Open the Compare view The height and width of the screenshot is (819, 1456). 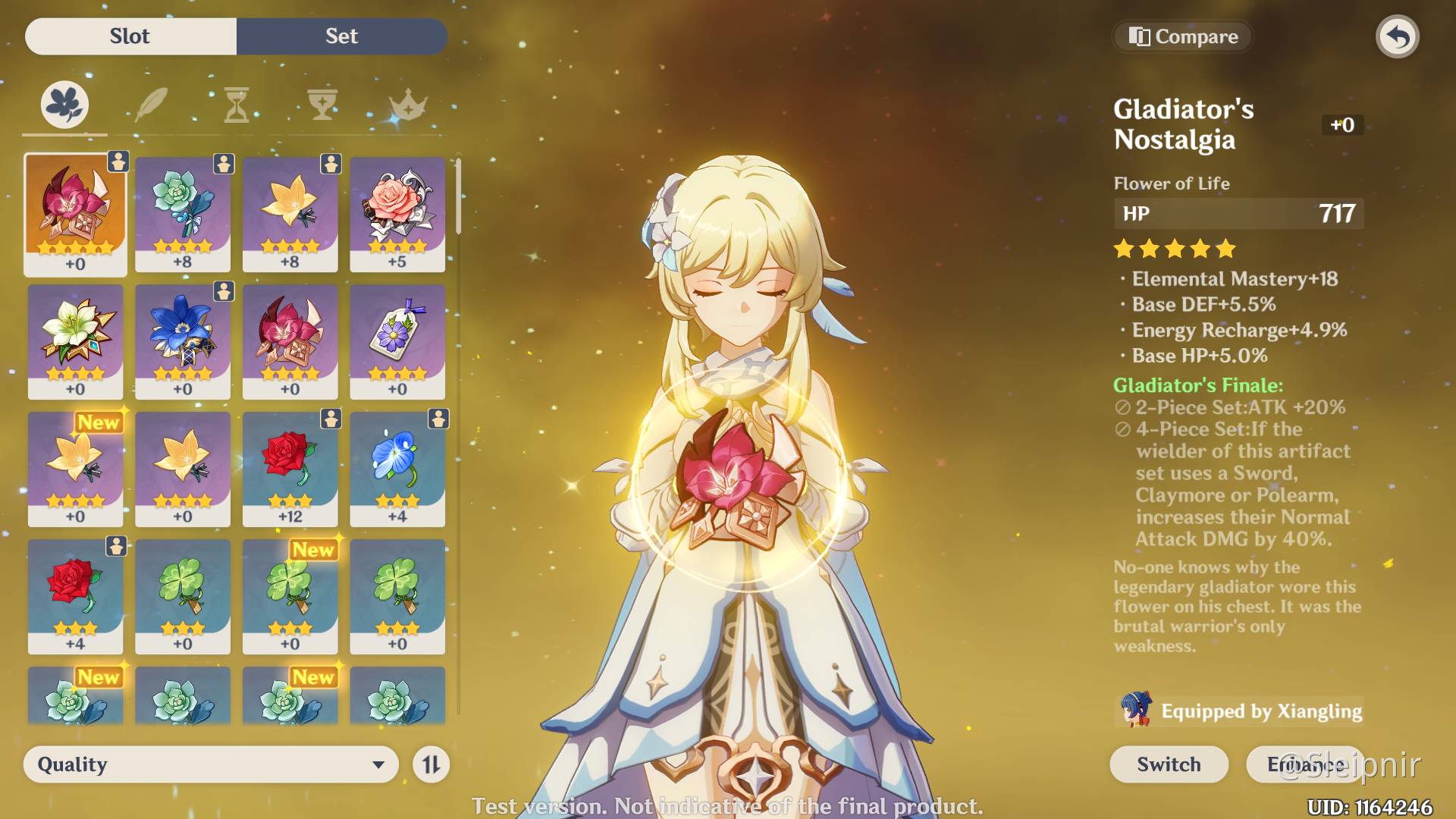pyautogui.click(x=1183, y=36)
